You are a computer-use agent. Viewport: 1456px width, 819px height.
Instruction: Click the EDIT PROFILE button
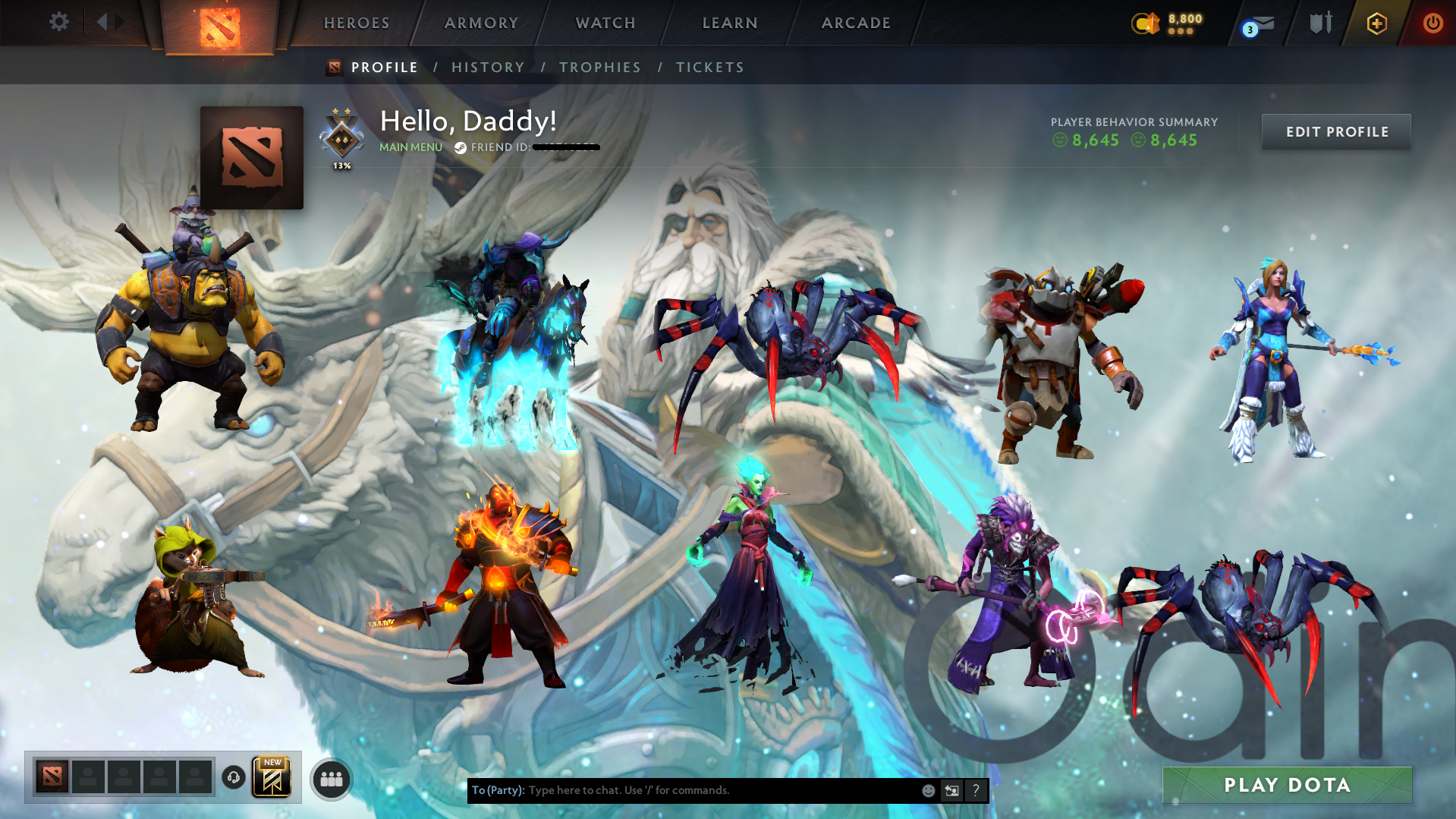click(x=1335, y=131)
